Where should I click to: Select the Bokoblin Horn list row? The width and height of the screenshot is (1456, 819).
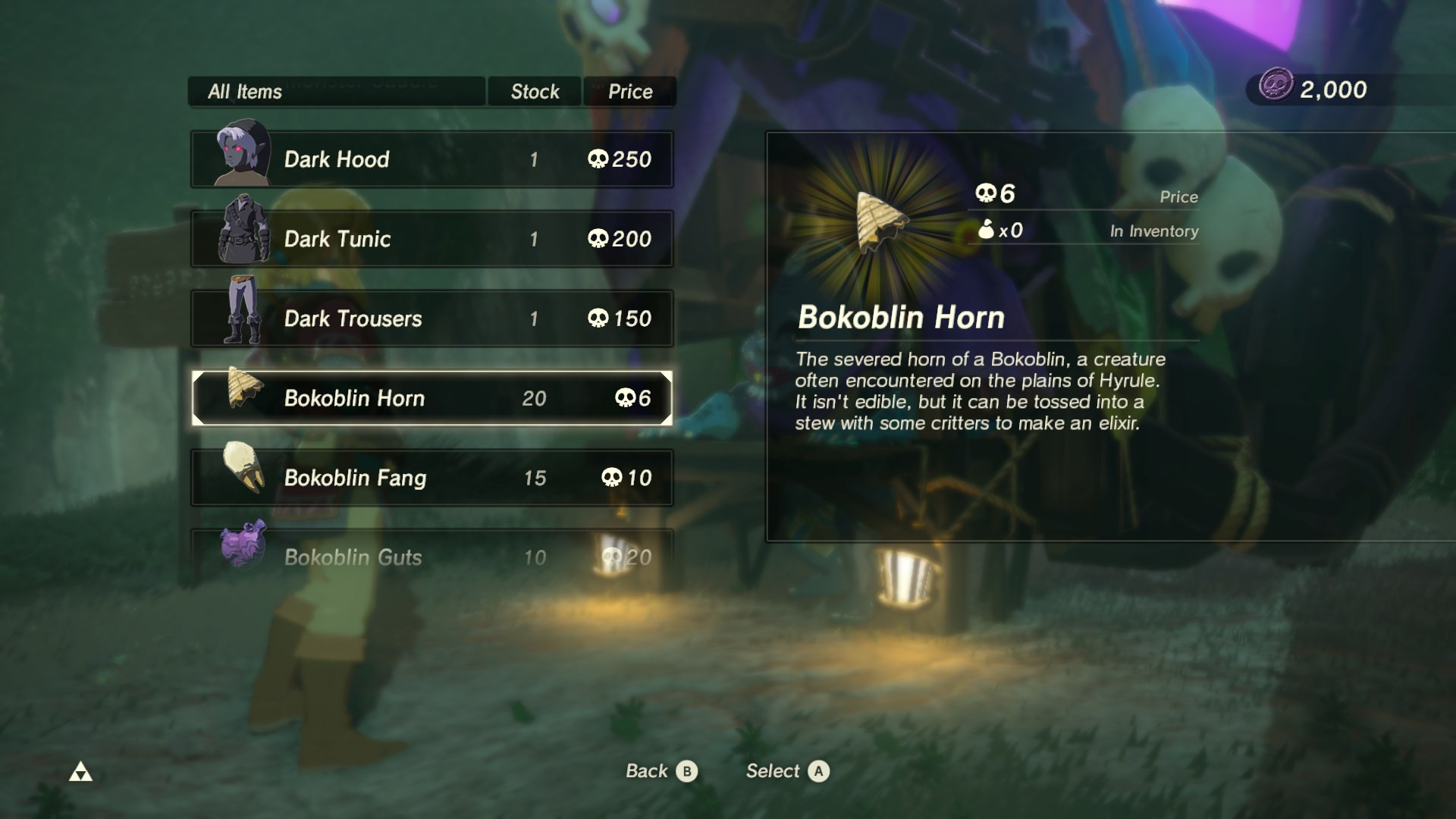point(432,398)
